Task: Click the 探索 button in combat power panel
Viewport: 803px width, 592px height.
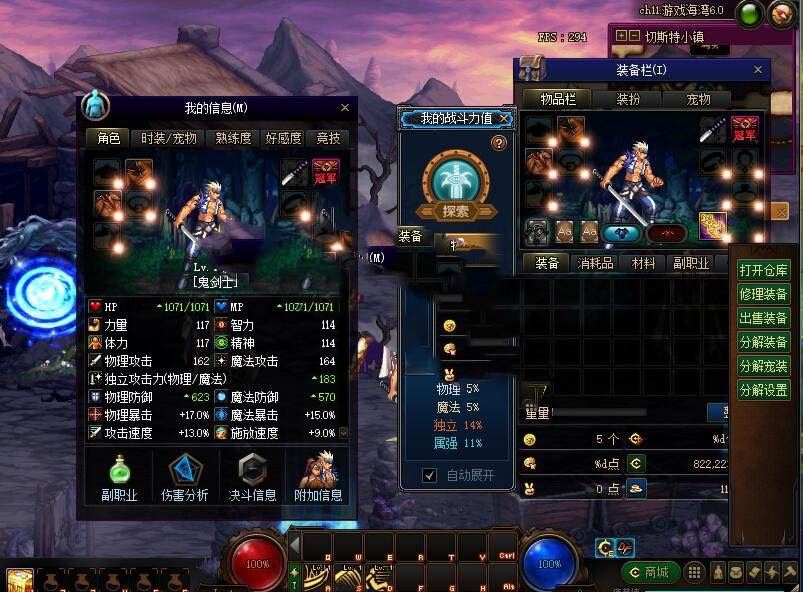Action: click(456, 212)
